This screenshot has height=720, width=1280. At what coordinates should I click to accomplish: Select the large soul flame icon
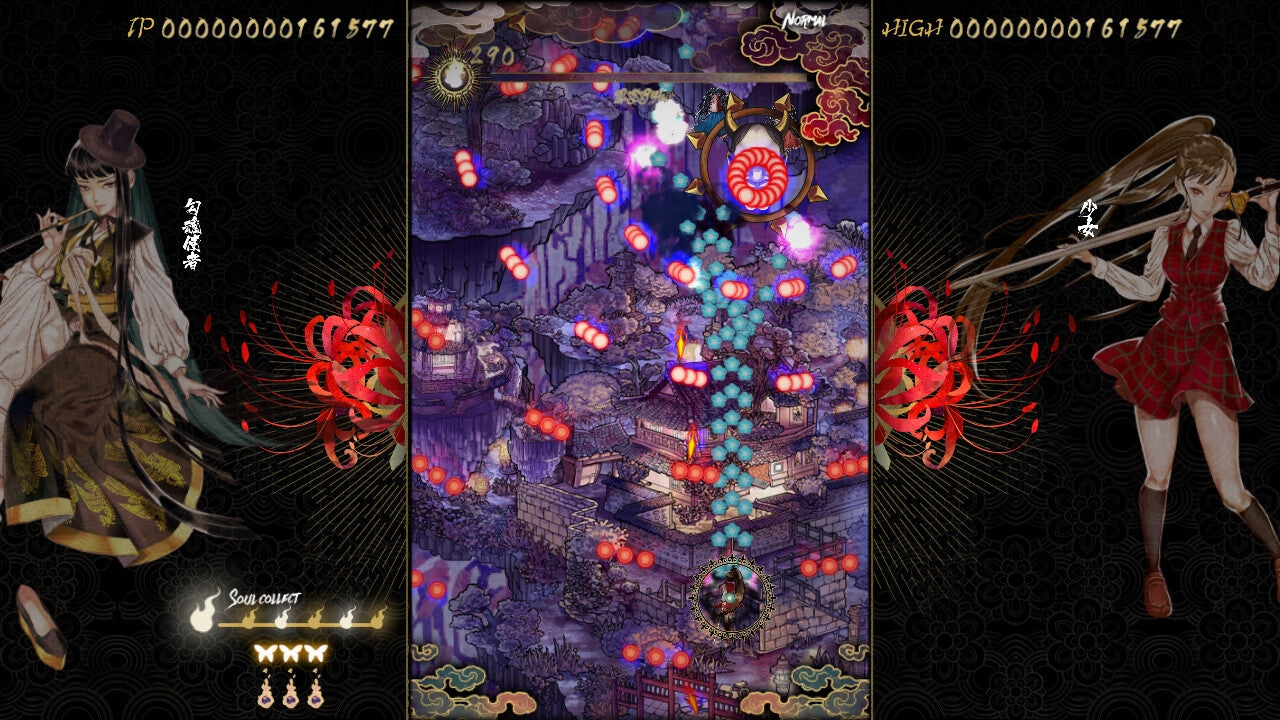point(201,619)
